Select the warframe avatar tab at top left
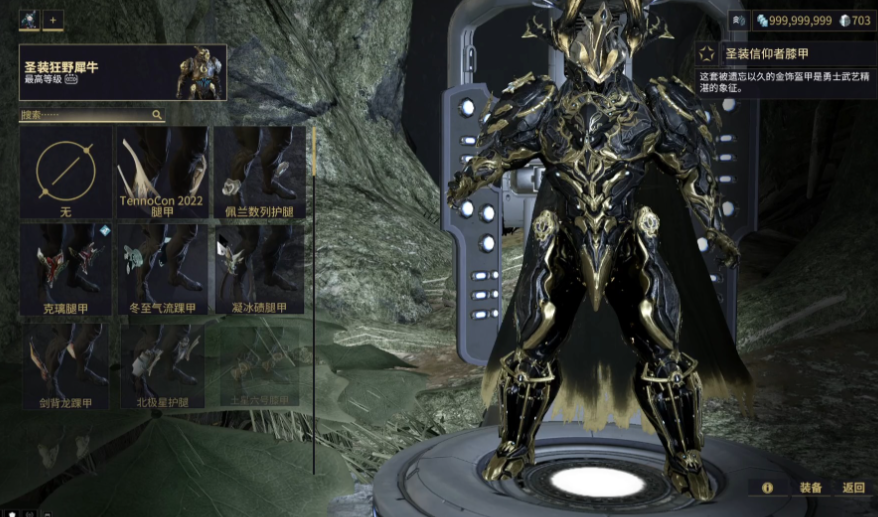The width and height of the screenshot is (878, 517). (x=29, y=19)
